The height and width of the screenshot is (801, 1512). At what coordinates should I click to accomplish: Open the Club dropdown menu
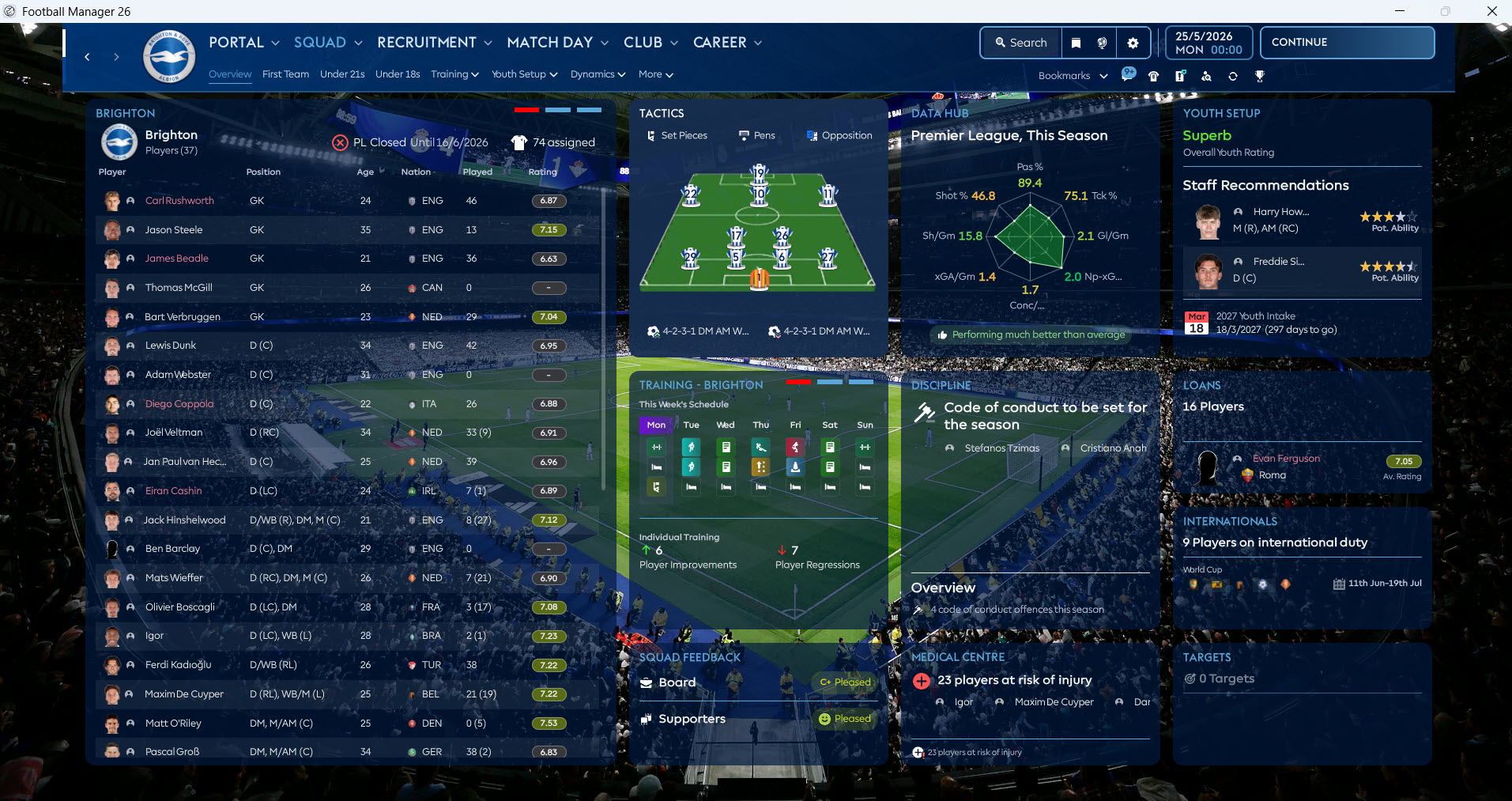pos(650,43)
